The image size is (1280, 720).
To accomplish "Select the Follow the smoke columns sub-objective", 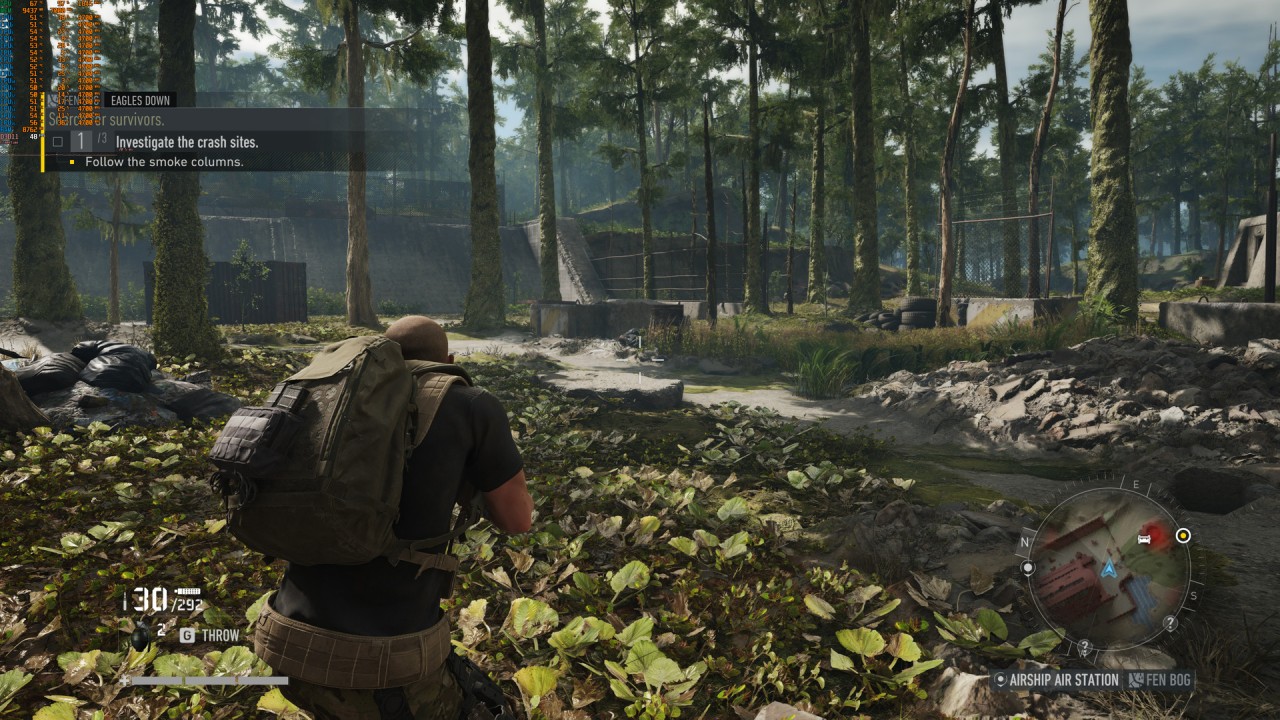I will tap(164, 162).
